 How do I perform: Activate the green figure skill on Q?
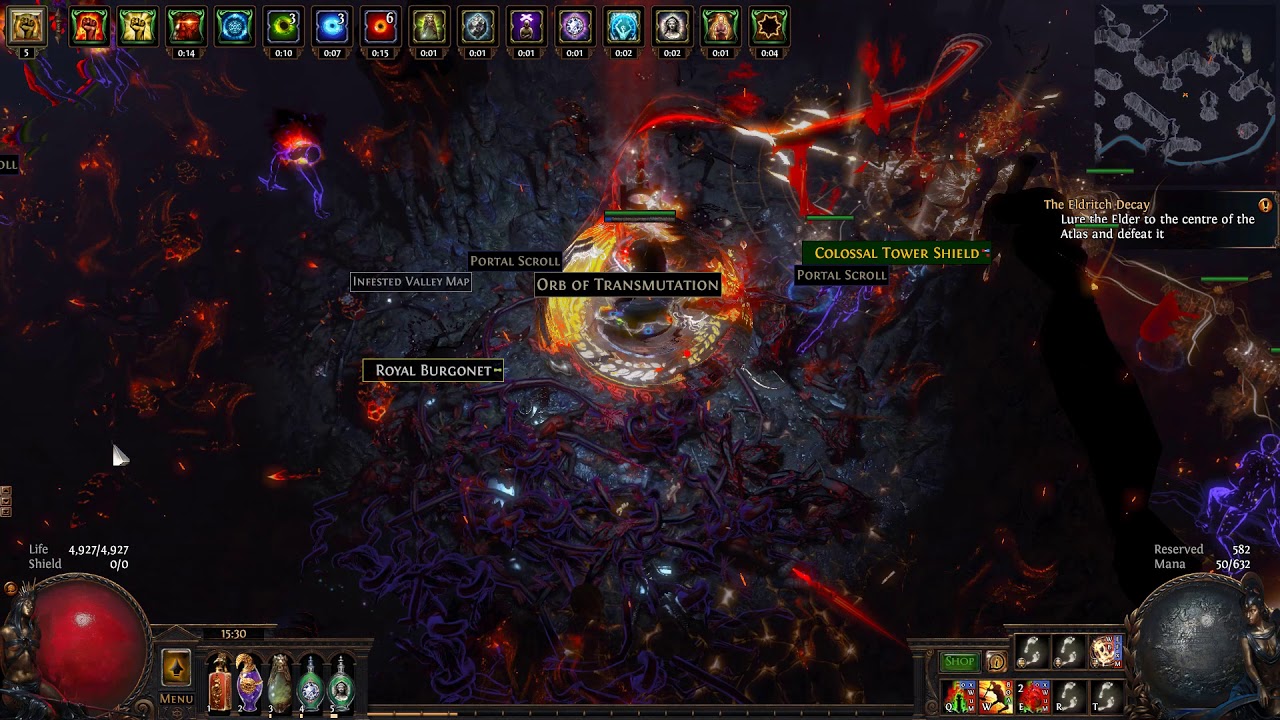(x=960, y=696)
